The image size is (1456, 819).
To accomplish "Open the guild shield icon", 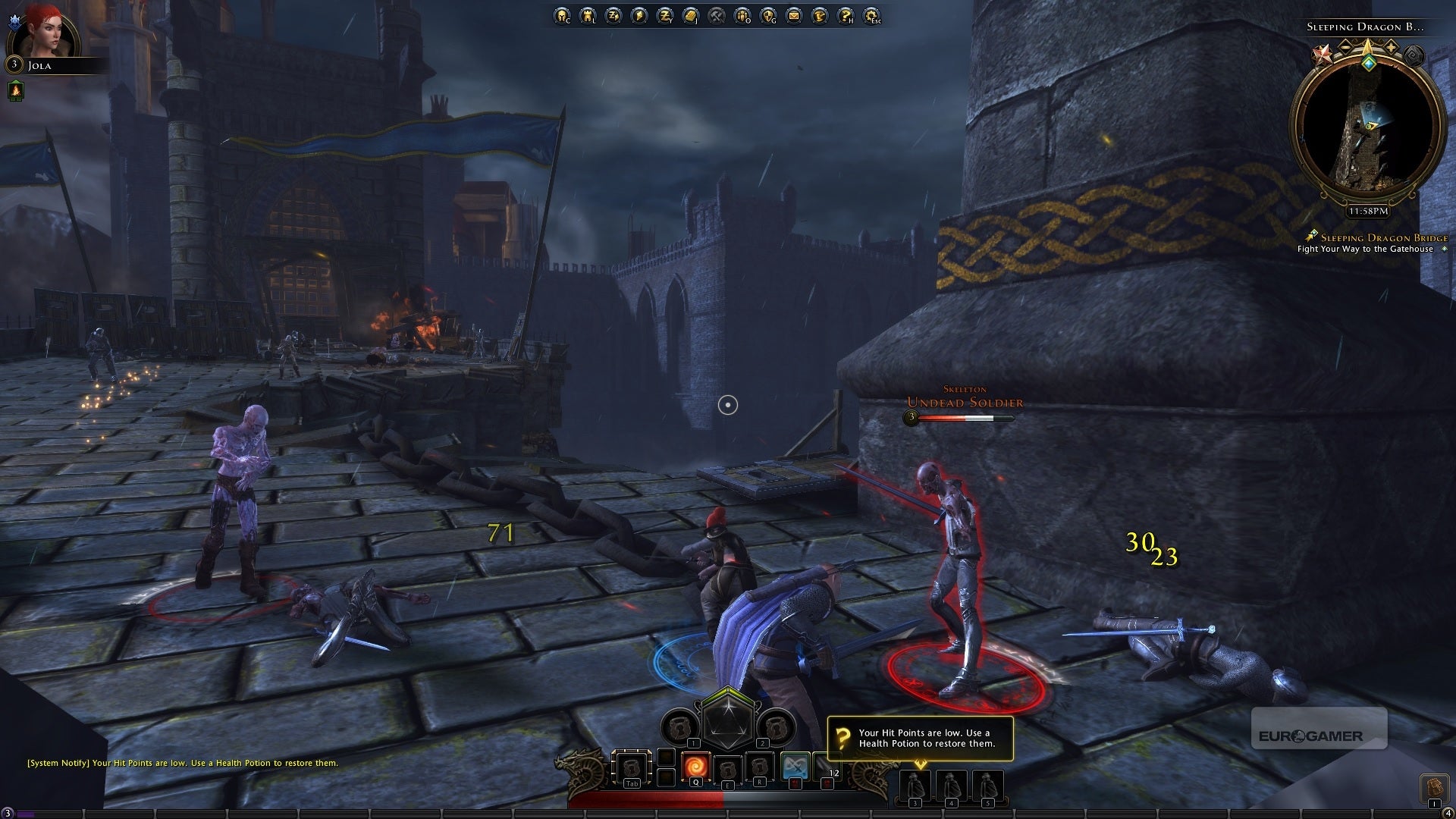I will click(x=768, y=15).
